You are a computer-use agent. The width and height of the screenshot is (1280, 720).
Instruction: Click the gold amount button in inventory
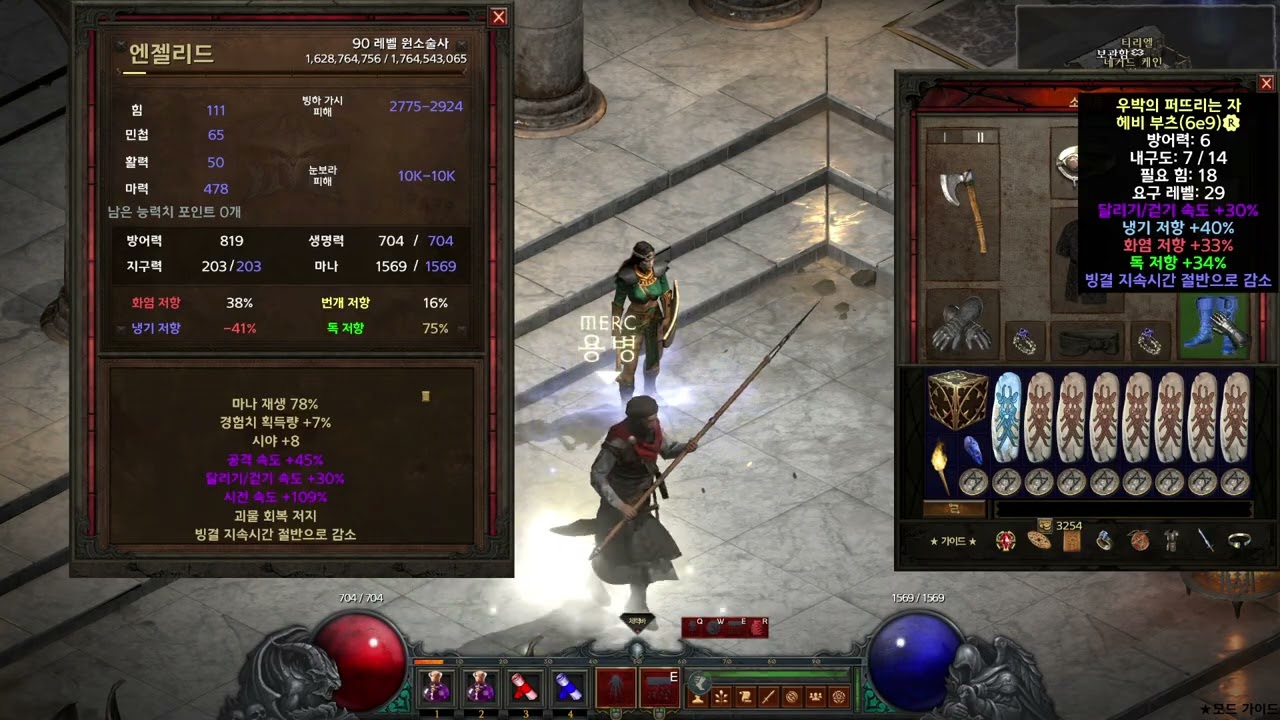(x=941, y=509)
